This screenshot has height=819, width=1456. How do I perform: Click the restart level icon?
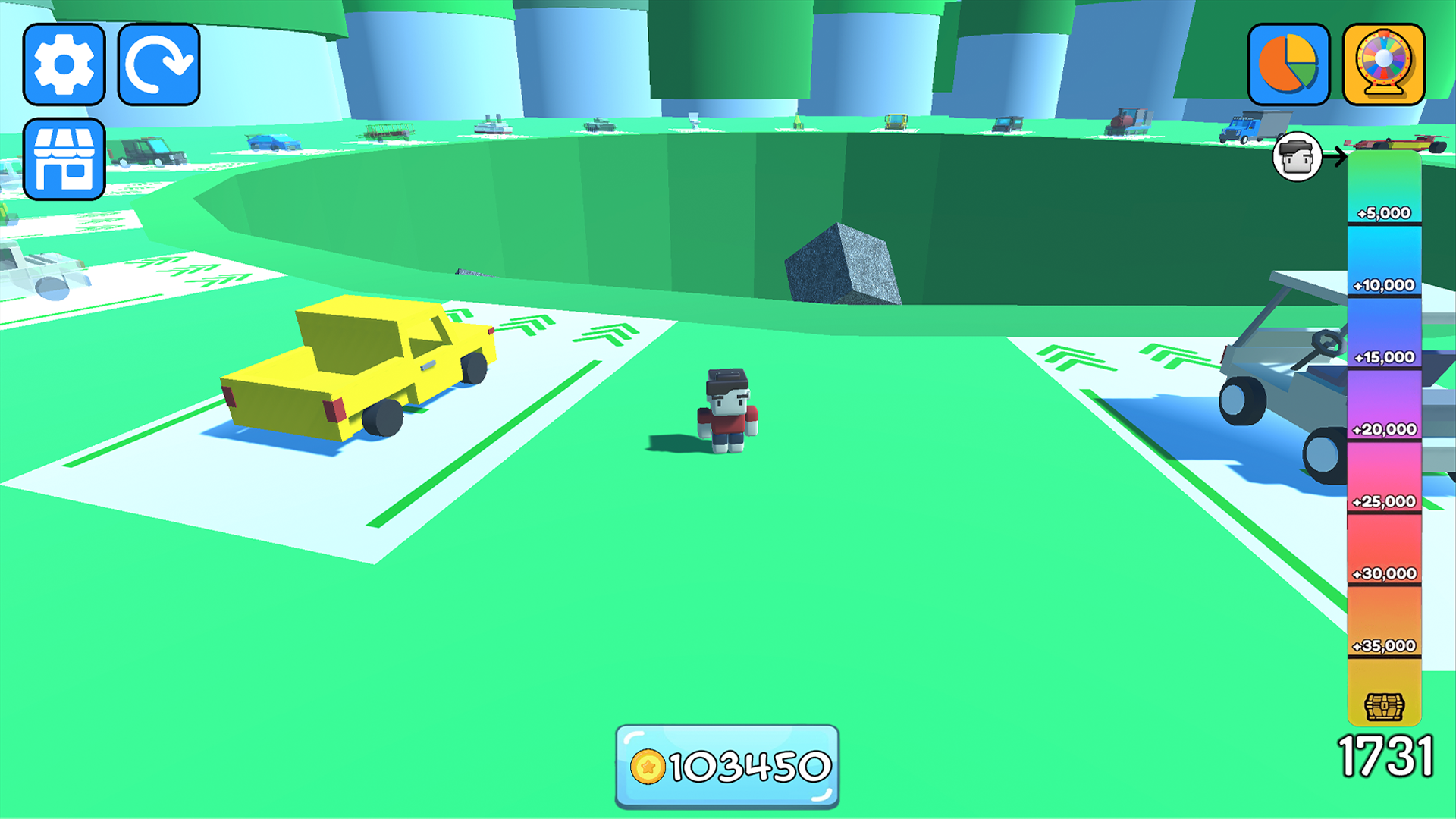tap(159, 64)
